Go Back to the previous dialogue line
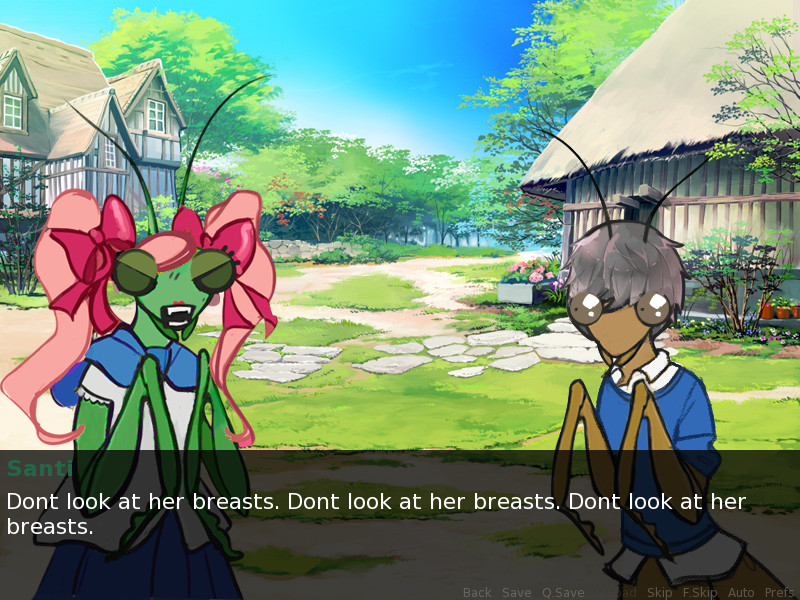Screen dimensions: 800x600 point(477,592)
